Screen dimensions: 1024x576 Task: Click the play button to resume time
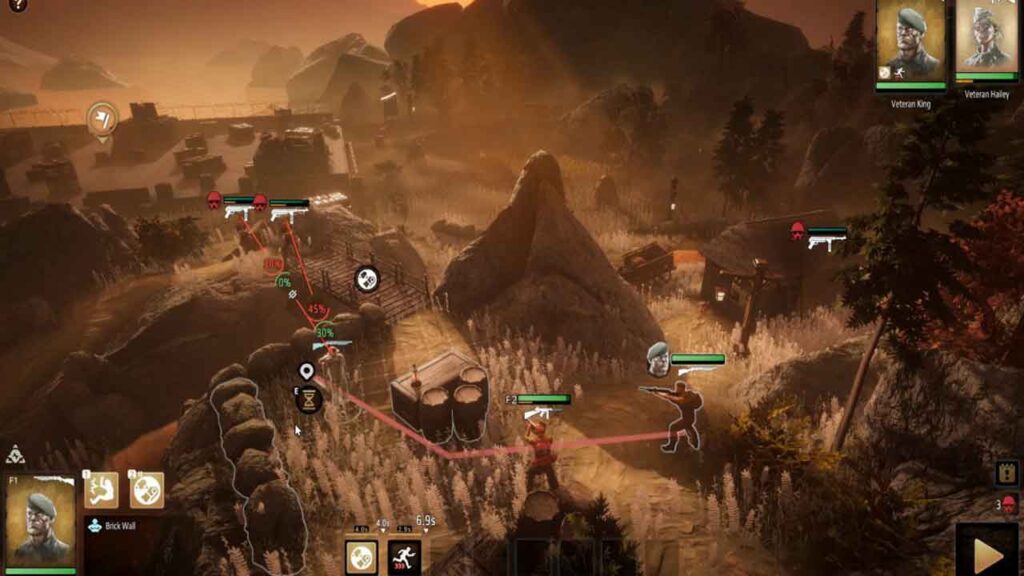pyautogui.click(x=988, y=551)
